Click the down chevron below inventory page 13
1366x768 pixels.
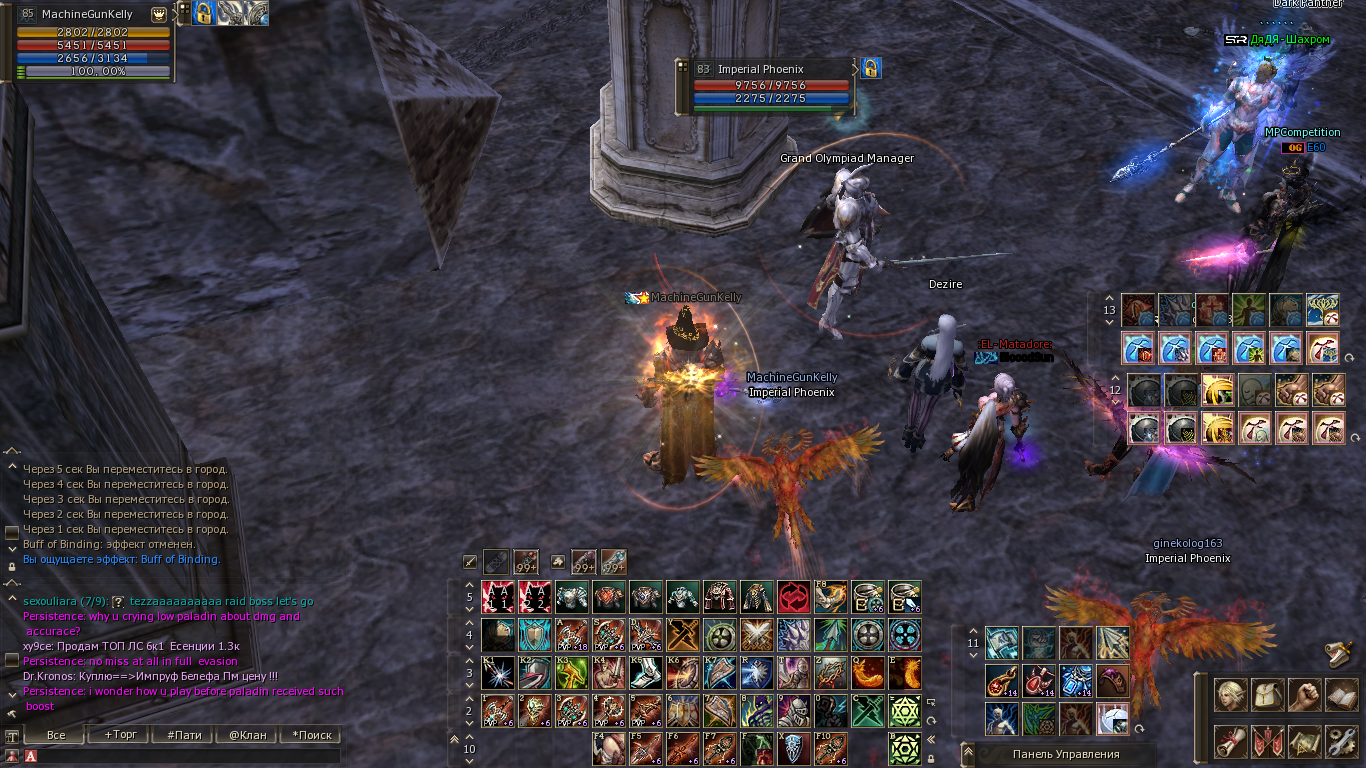pyautogui.click(x=1108, y=322)
